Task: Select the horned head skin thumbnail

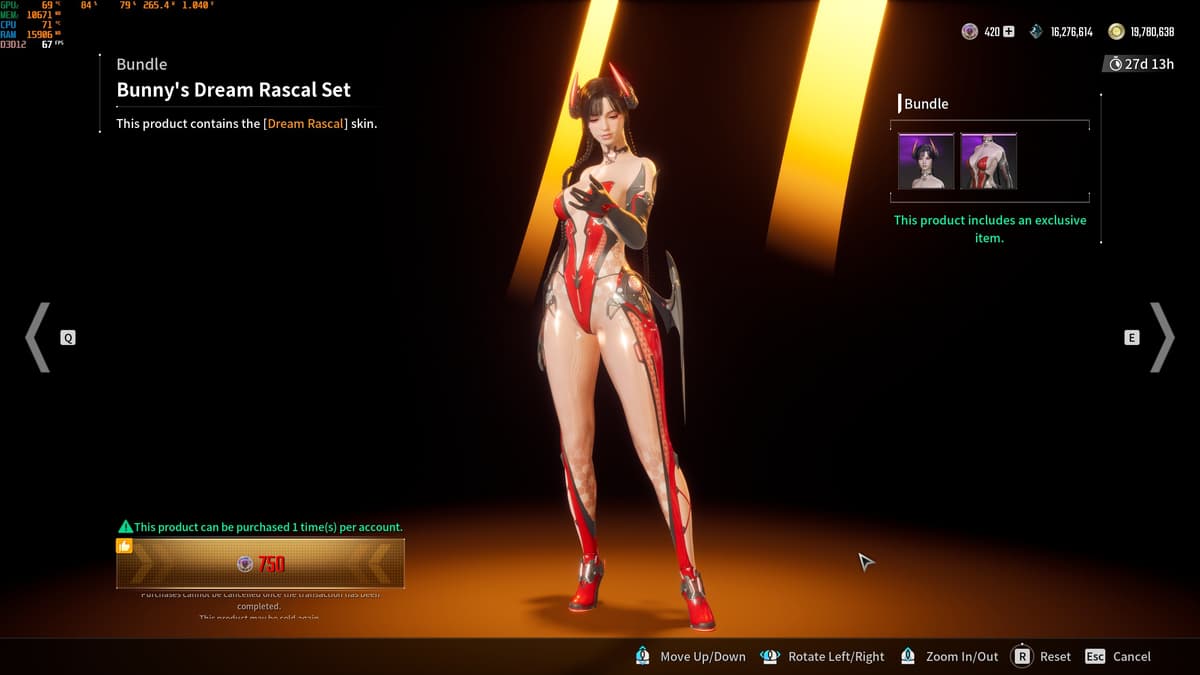Action: coord(926,161)
